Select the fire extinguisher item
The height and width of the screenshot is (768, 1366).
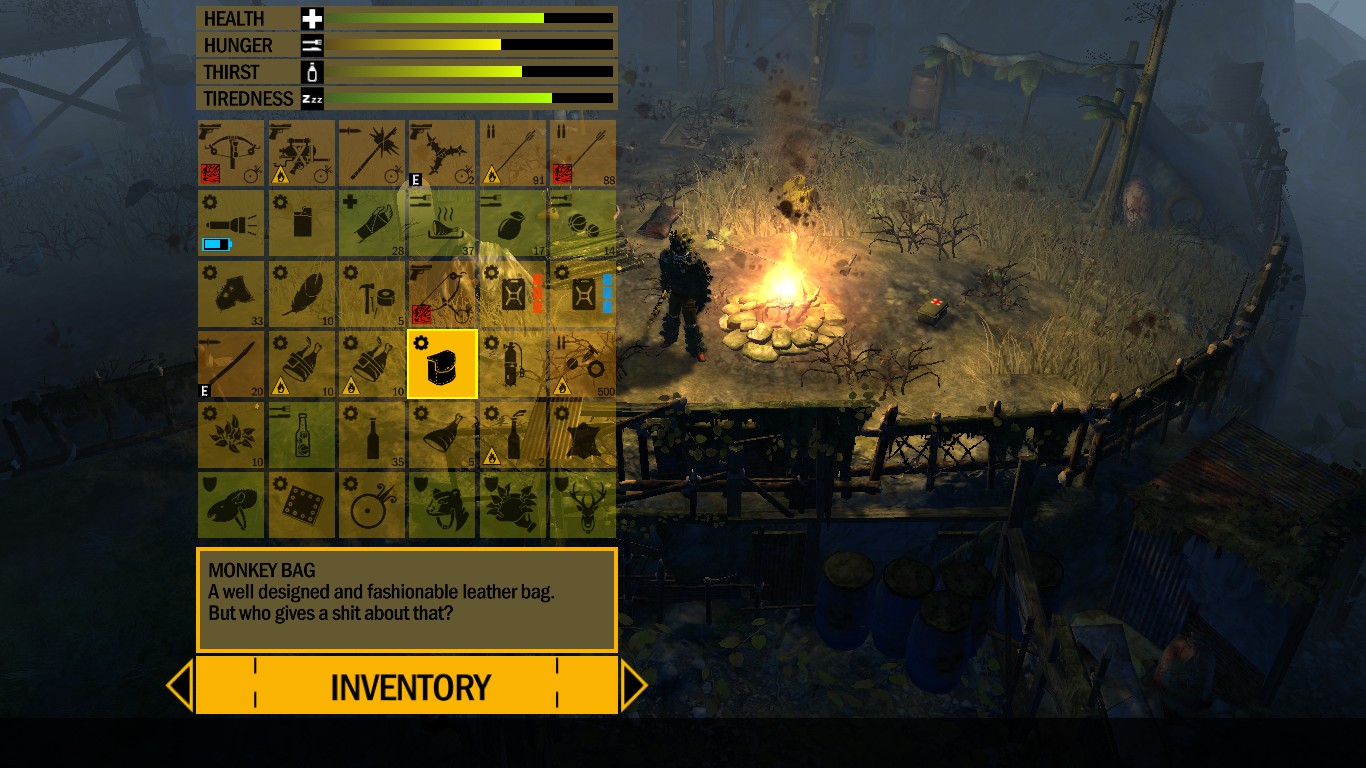(x=511, y=363)
